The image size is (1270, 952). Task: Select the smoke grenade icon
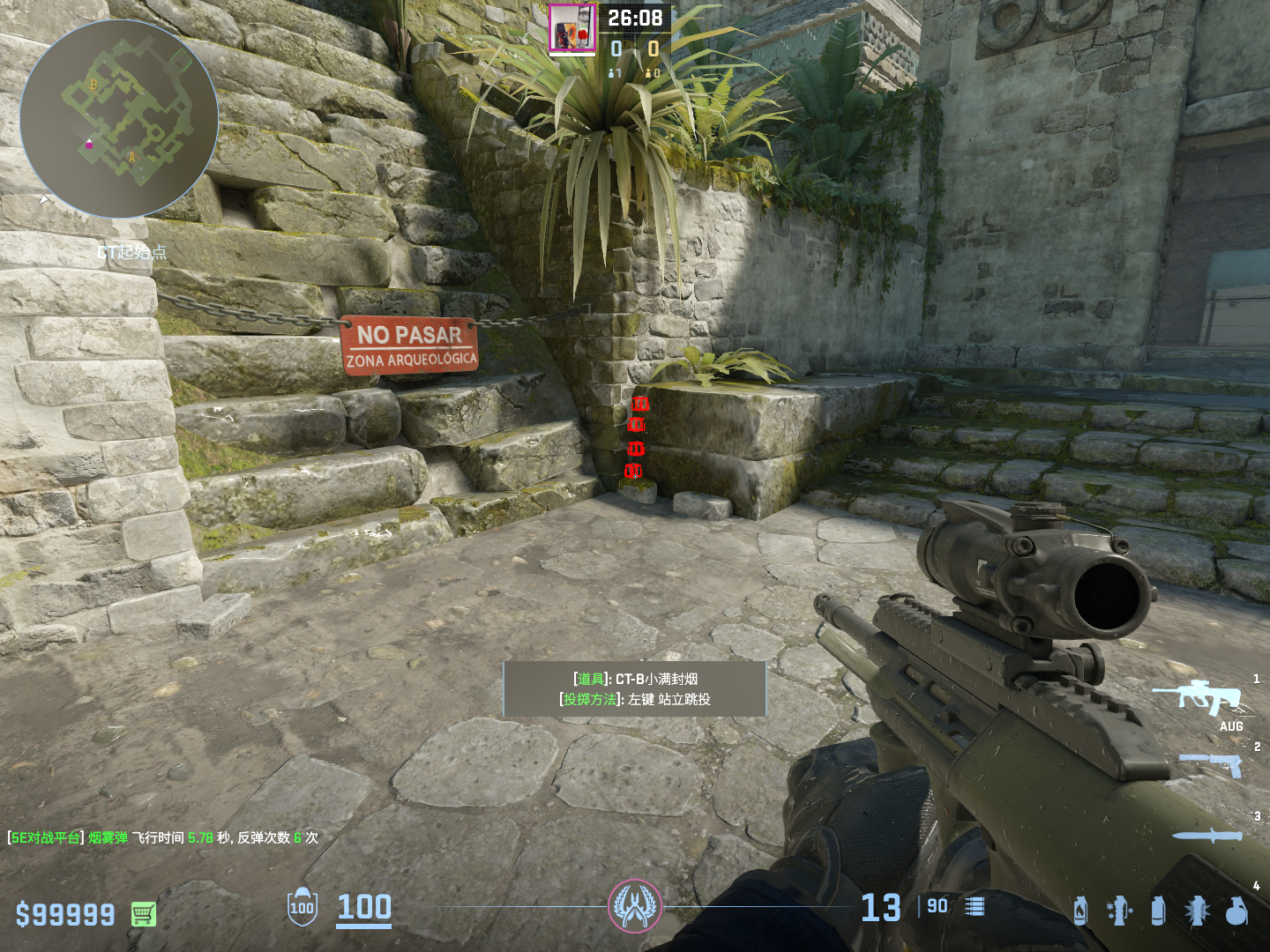click(x=1158, y=911)
